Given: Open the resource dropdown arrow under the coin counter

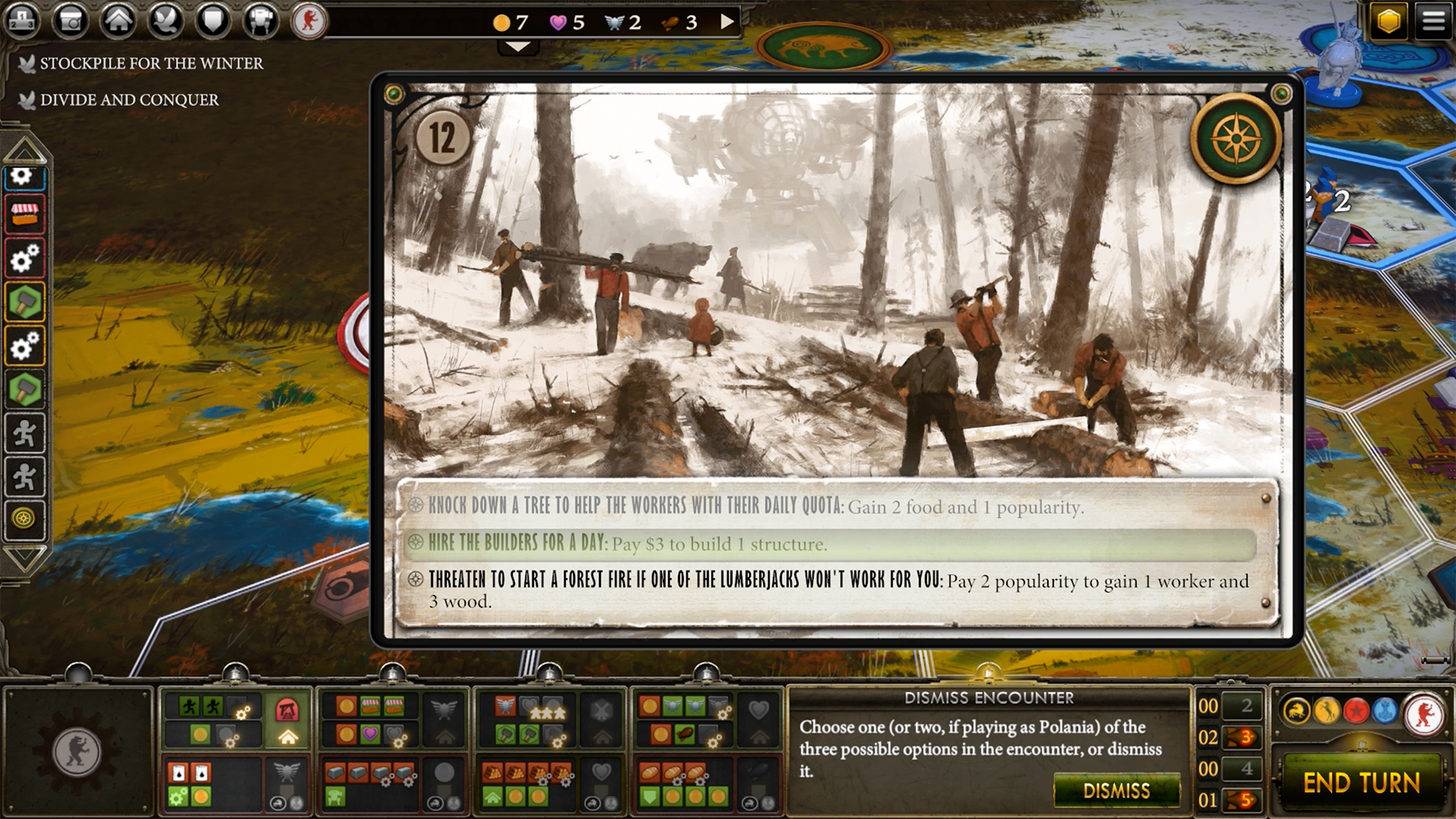Looking at the screenshot, I should tap(518, 45).
